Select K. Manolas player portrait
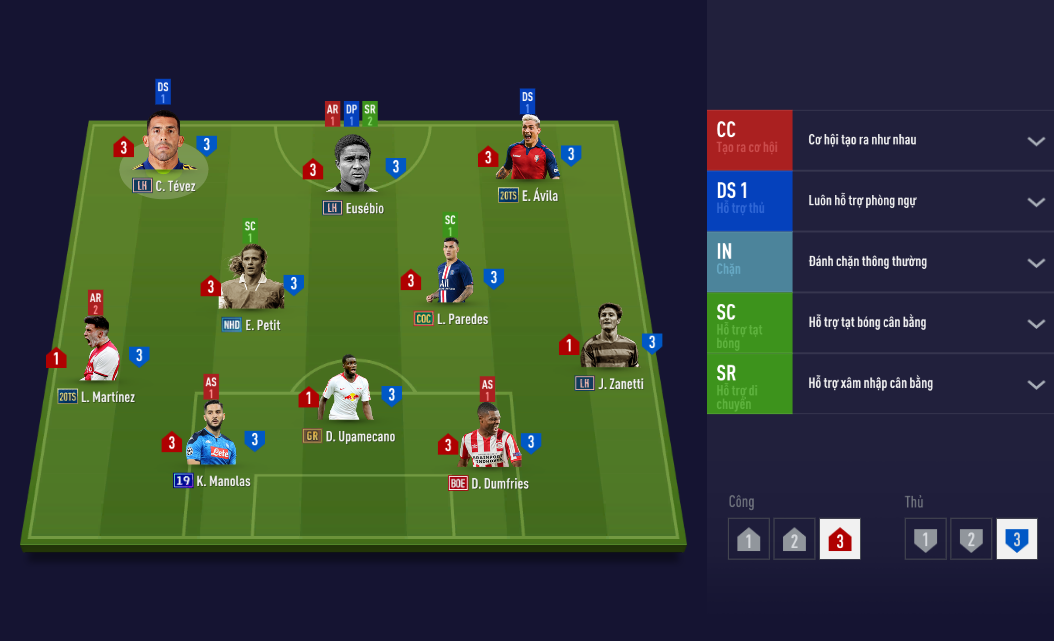1054x641 pixels. (211, 439)
